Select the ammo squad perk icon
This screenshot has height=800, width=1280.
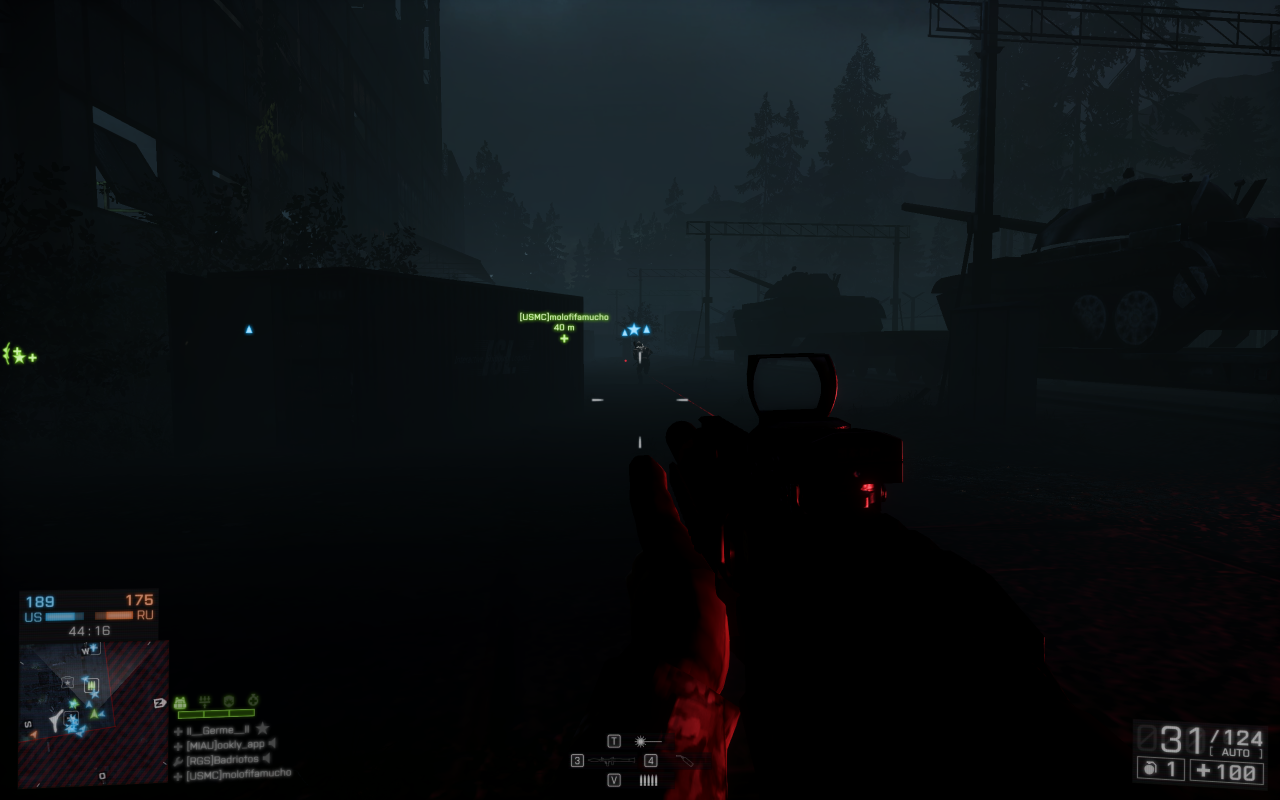pyautogui.click(x=205, y=701)
